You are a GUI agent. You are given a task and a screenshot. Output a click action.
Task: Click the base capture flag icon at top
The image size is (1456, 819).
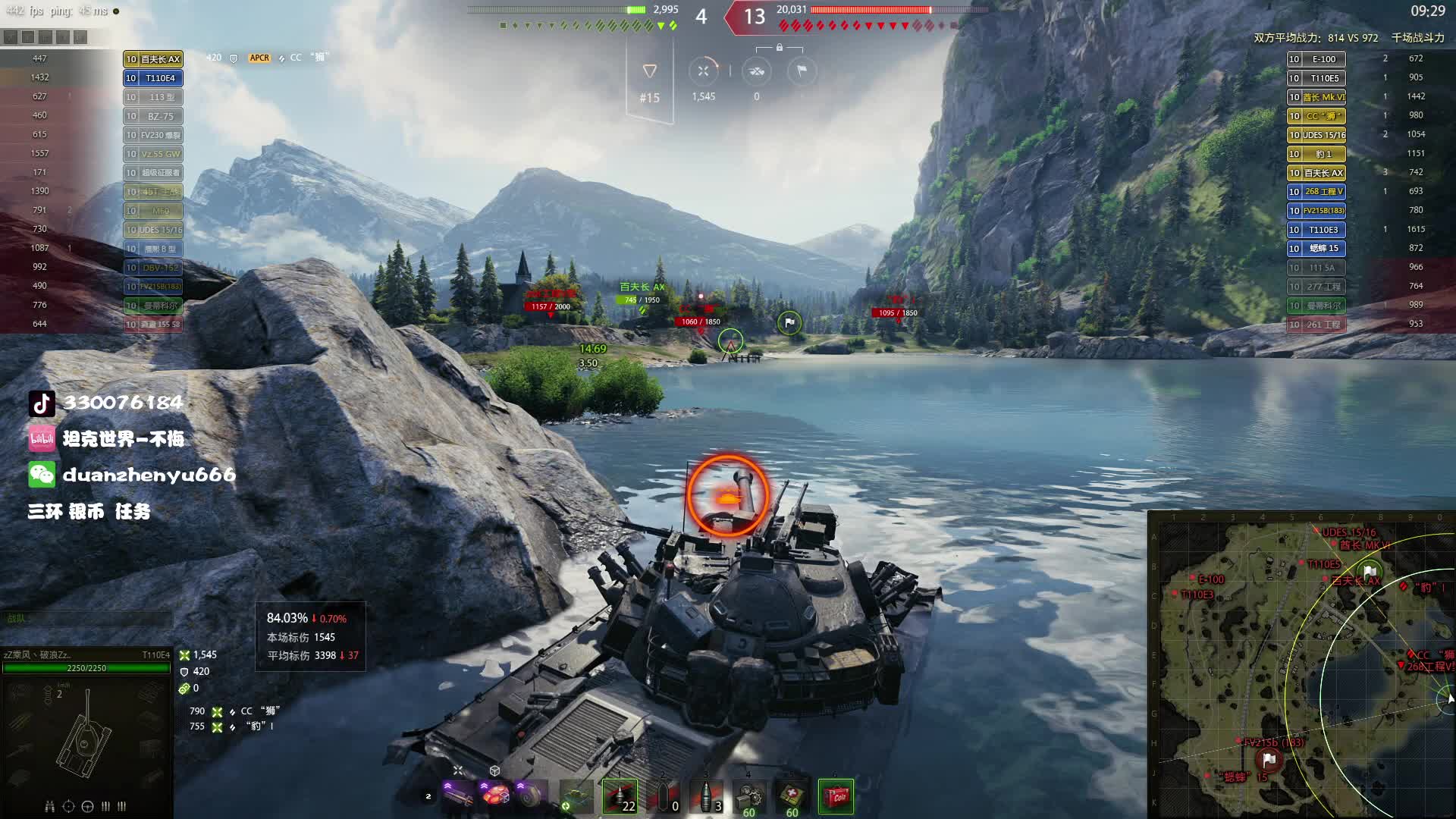(x=802, y=71)
